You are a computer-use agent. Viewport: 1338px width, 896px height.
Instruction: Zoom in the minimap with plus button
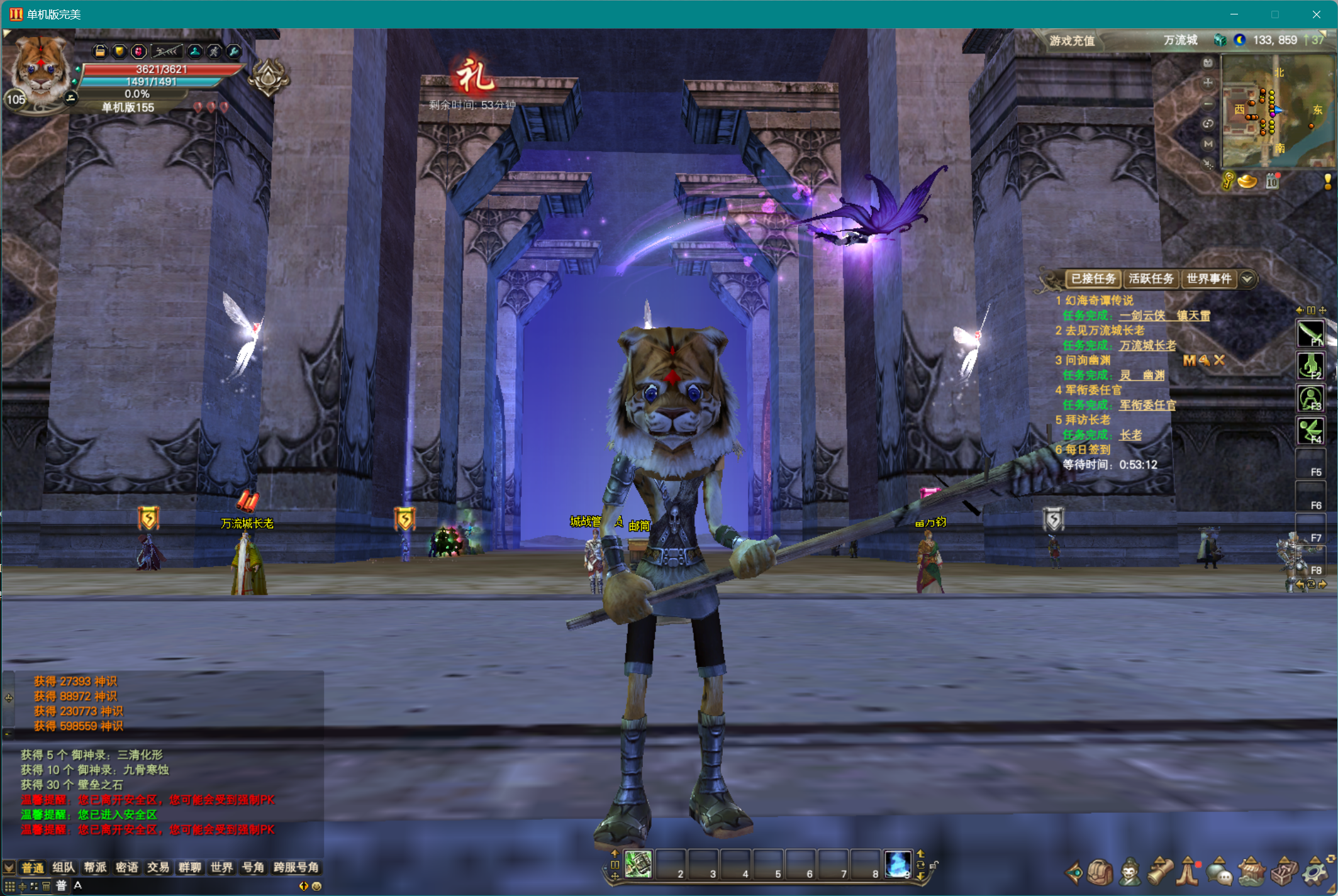[1208, 82]
